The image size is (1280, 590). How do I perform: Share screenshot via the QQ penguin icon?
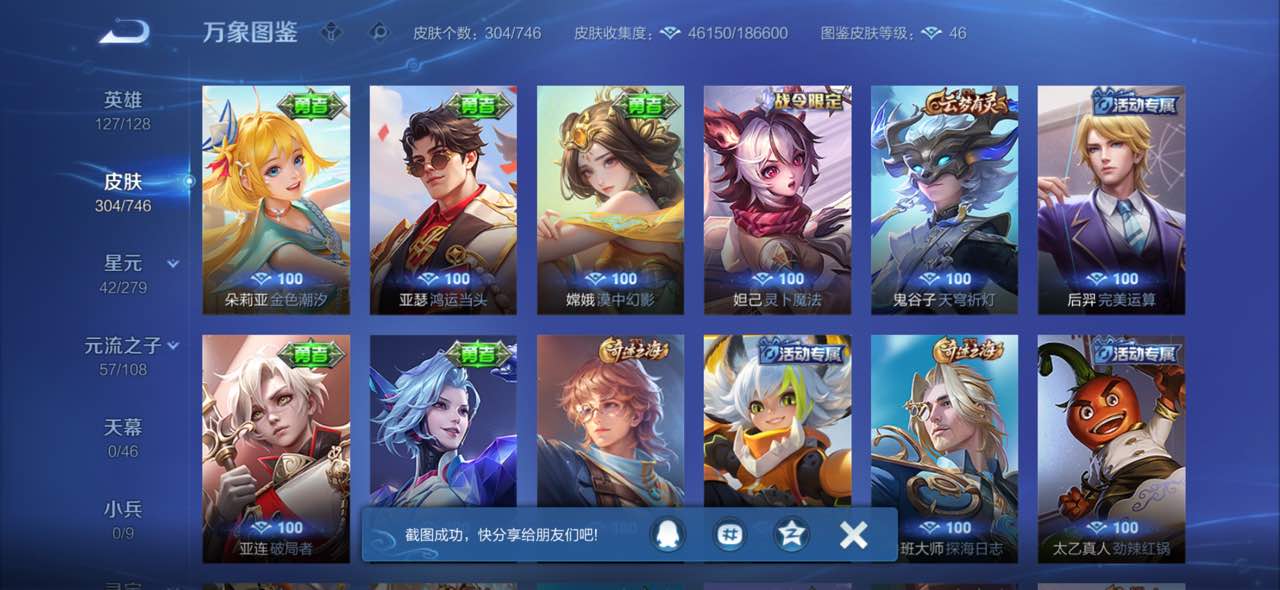pos(667,535)
